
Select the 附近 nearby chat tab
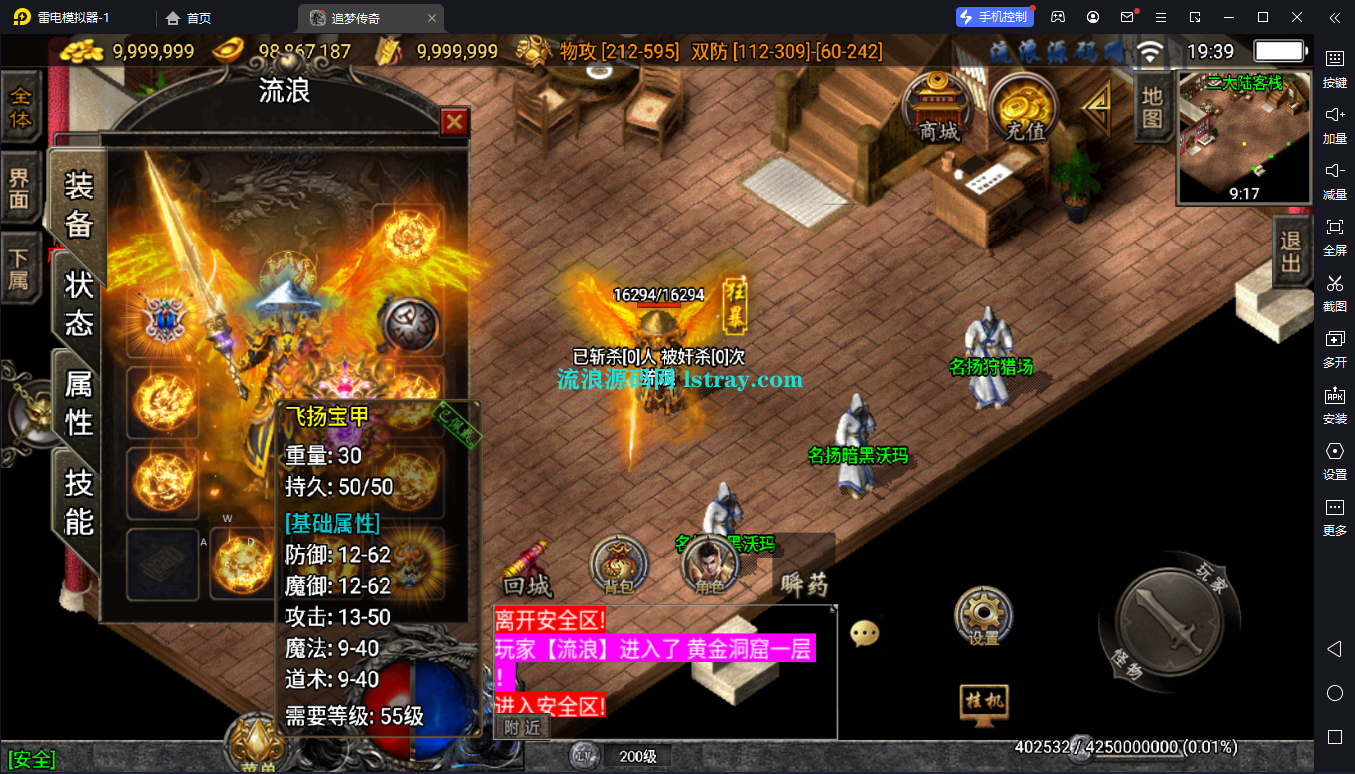pyautogui.click(x=522, y=727)
